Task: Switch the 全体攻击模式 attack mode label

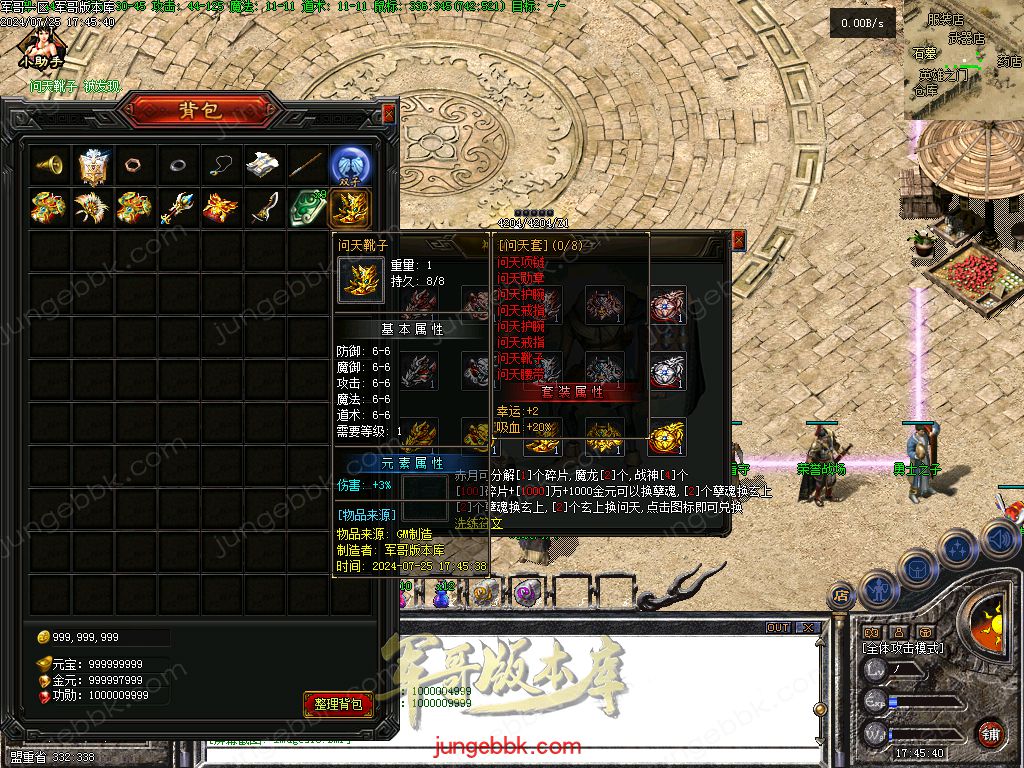Action: pyautogui.click(x=903, y=648)
